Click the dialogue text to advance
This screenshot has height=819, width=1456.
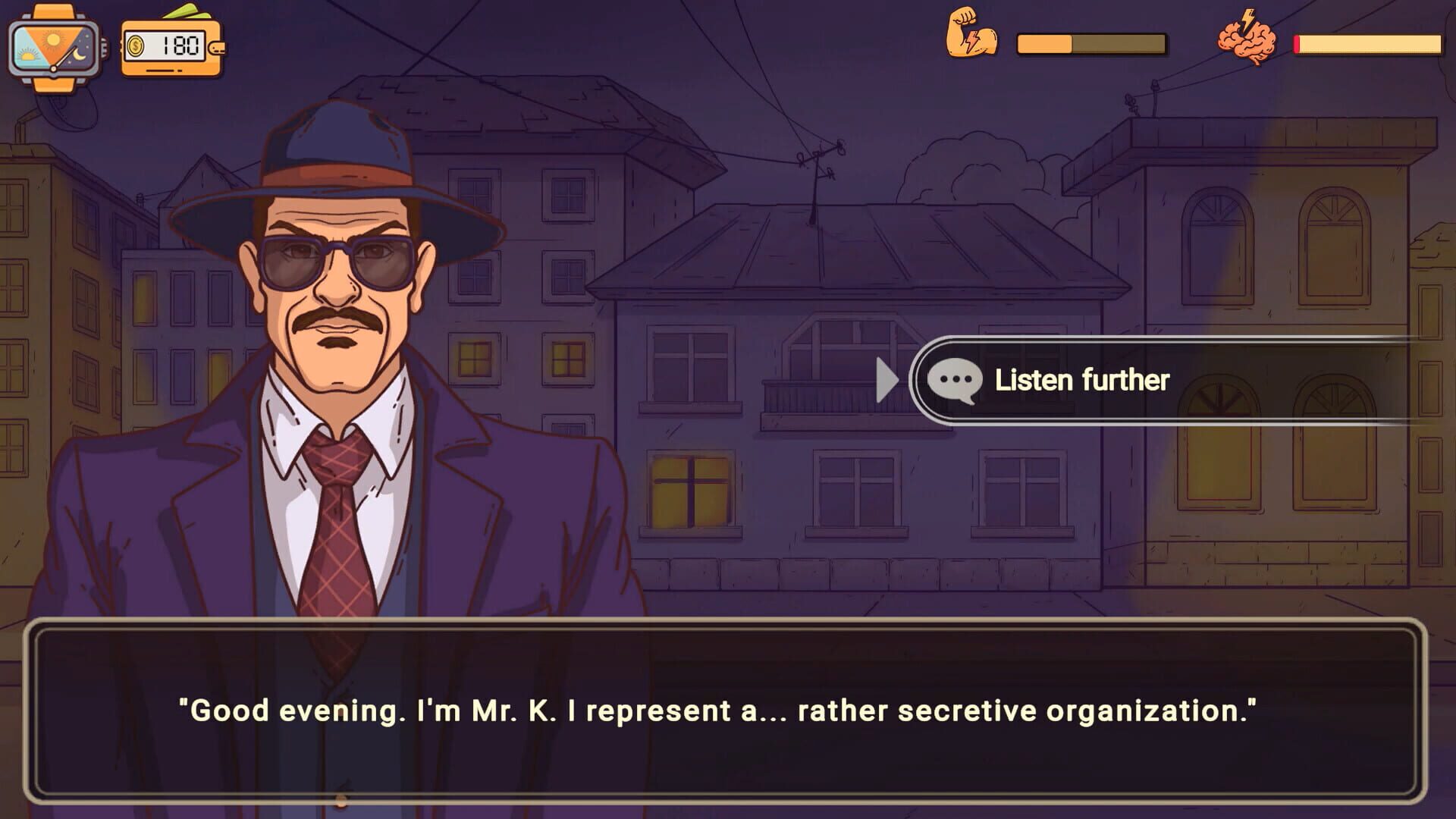(x=728, y=711)
